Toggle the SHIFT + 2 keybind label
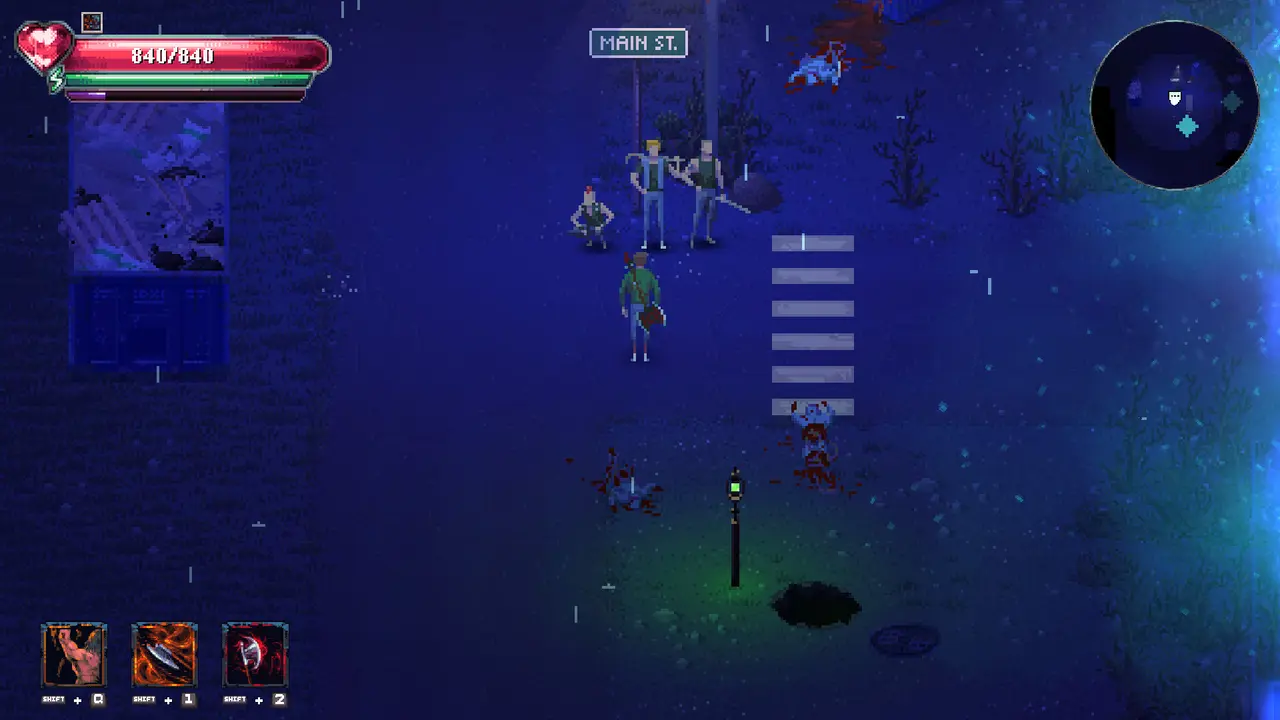The width and height of the screenshot is (1280, 720). (x=255, y=699)
